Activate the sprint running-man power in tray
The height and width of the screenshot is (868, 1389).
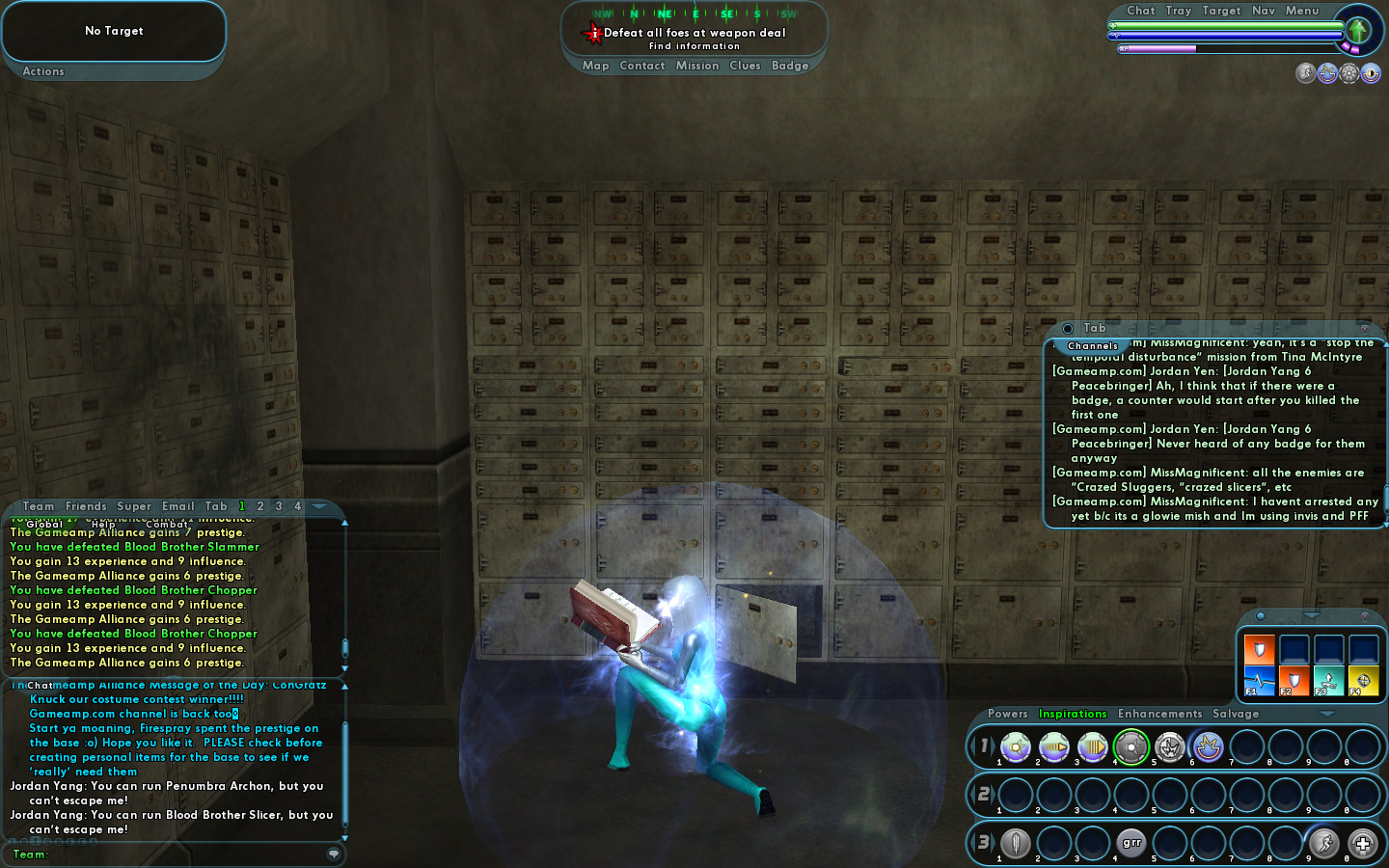tap(1324, 844)
